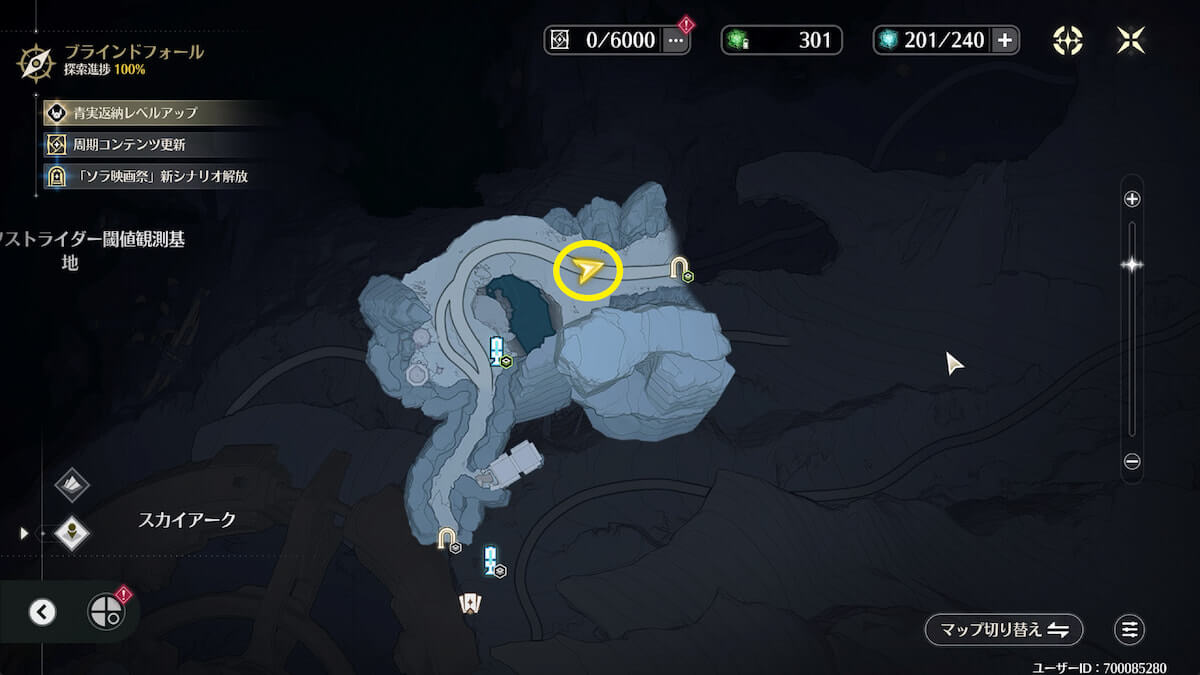Open the 青実返納レベルアップ notice

point(135,113)
